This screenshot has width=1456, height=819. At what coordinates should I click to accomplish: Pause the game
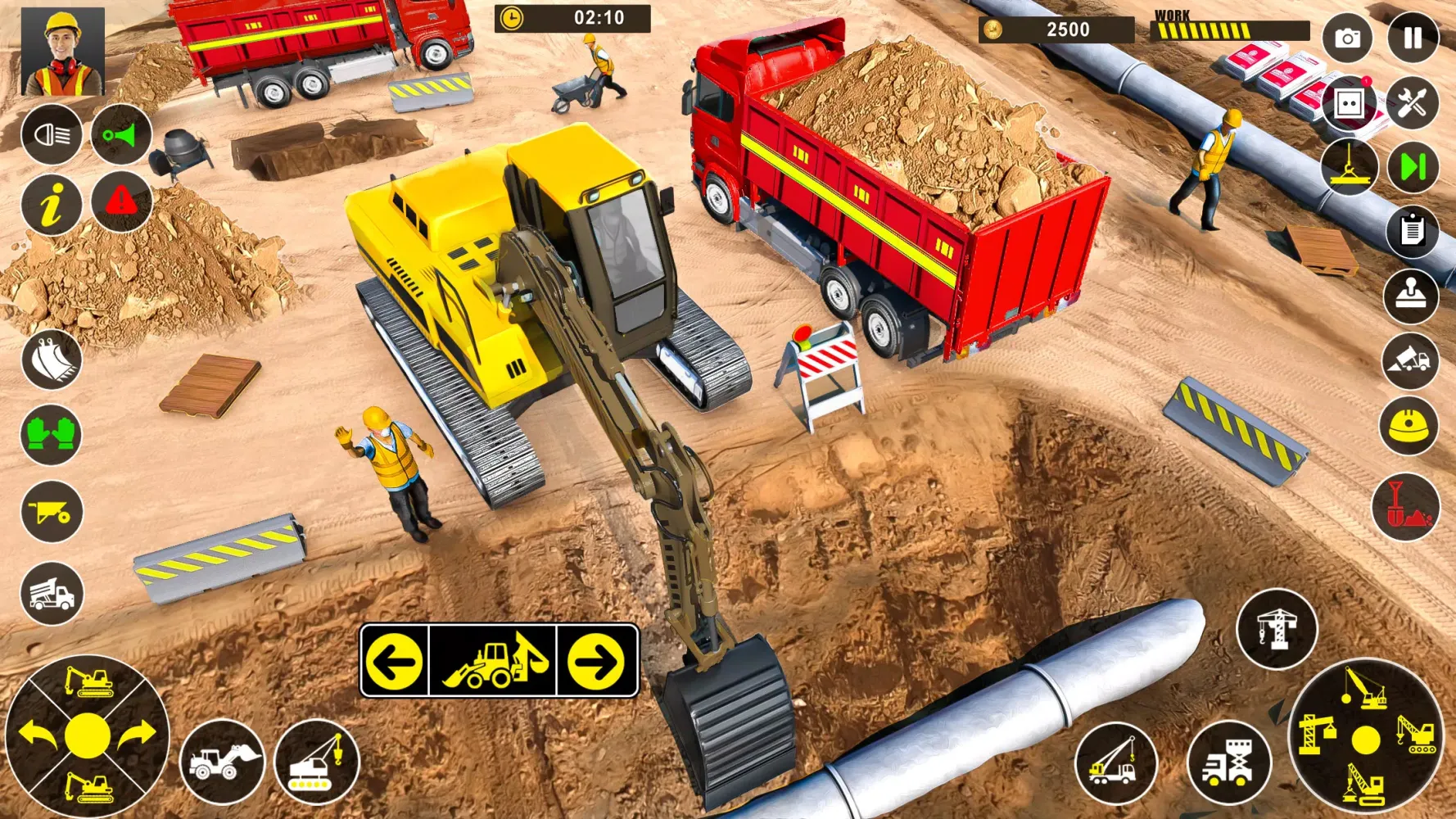(x=1413, y=38)
